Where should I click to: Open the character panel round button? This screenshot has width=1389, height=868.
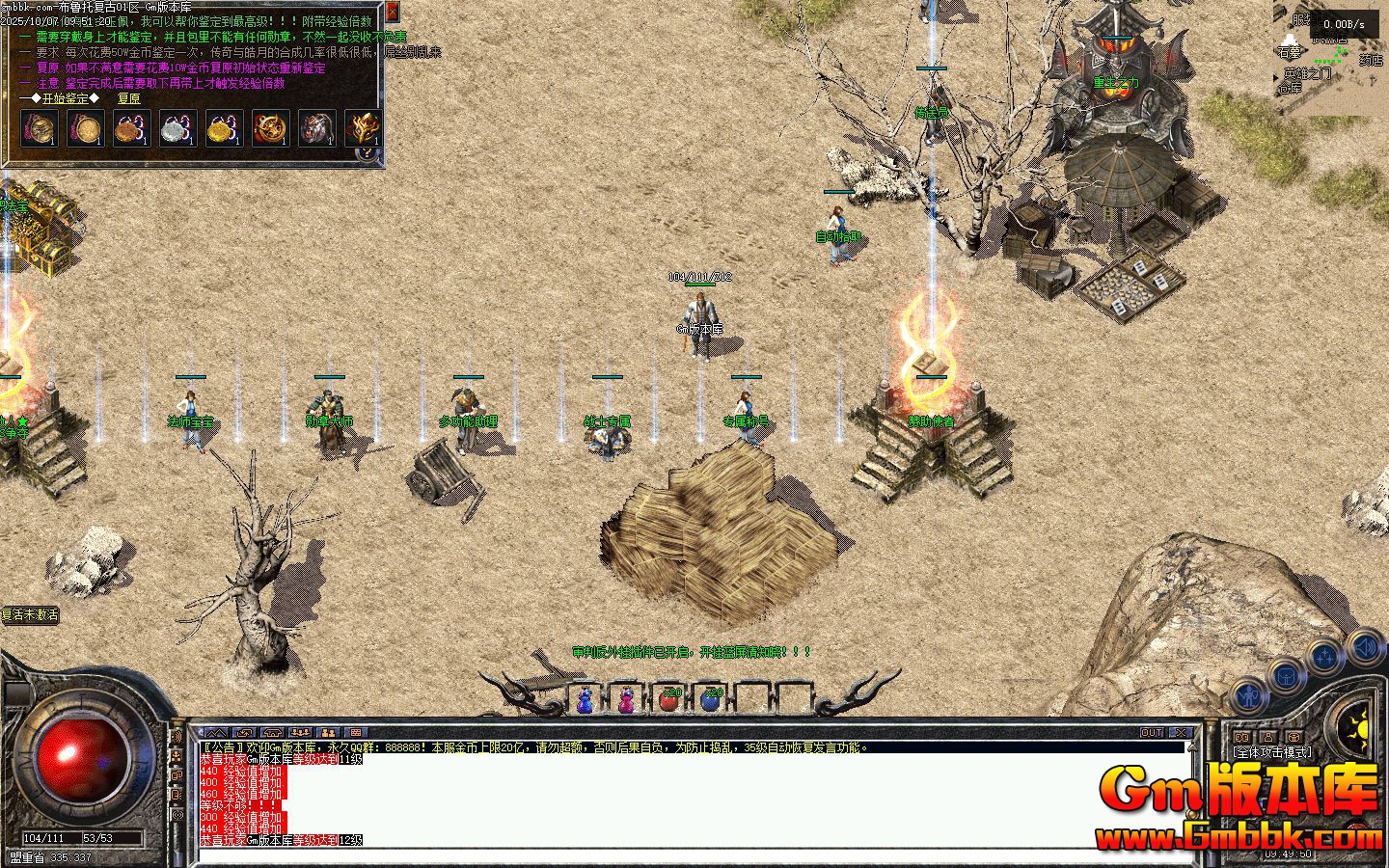1251,693
